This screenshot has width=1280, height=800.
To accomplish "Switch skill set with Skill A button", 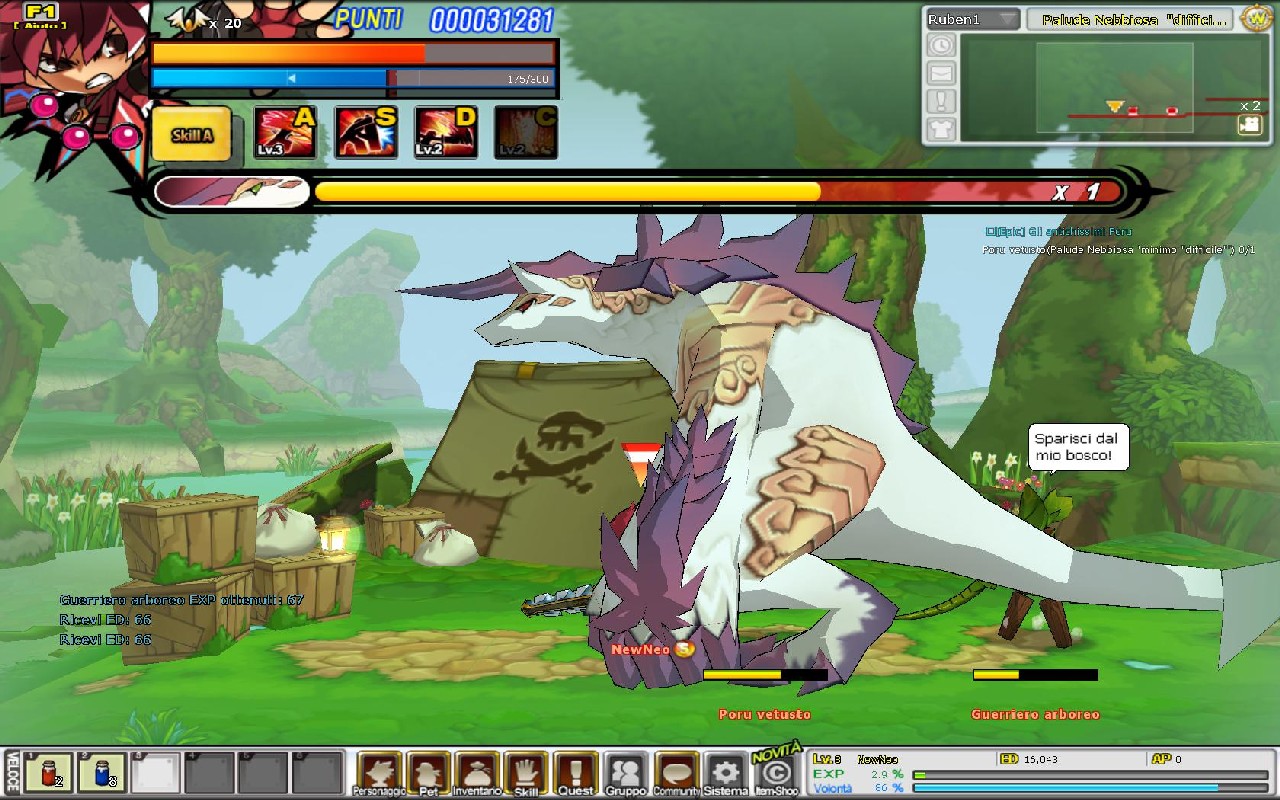I will [x=191, y=134].
